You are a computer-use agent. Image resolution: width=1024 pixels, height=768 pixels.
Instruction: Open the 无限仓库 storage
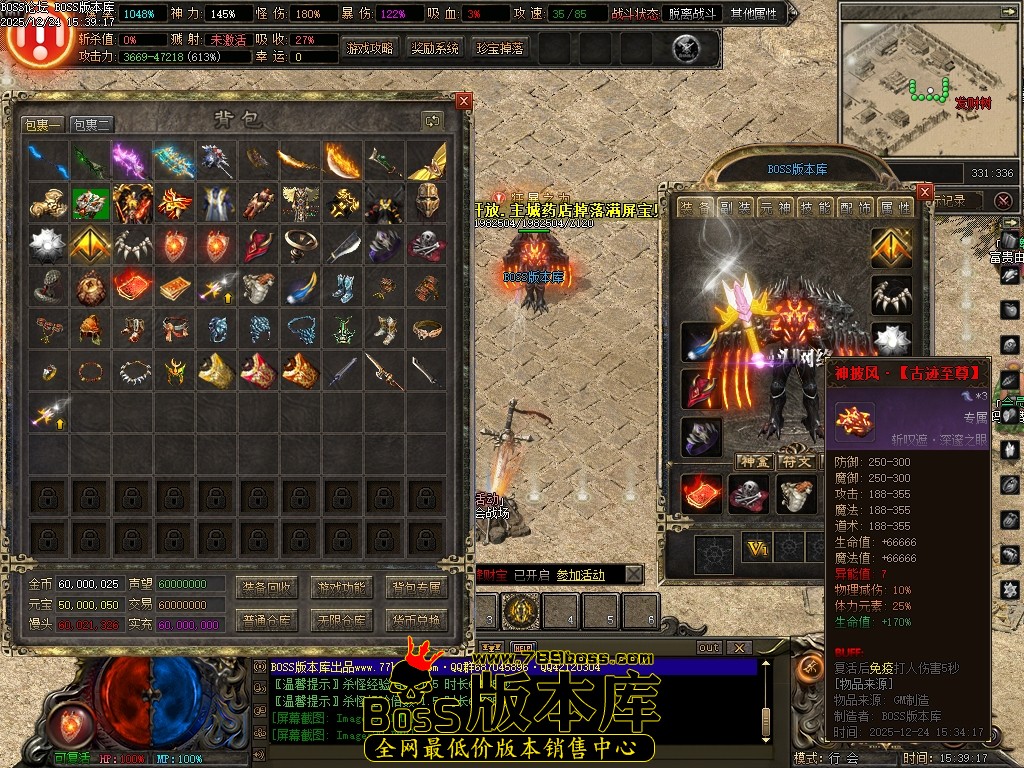[x=341, y=620]
